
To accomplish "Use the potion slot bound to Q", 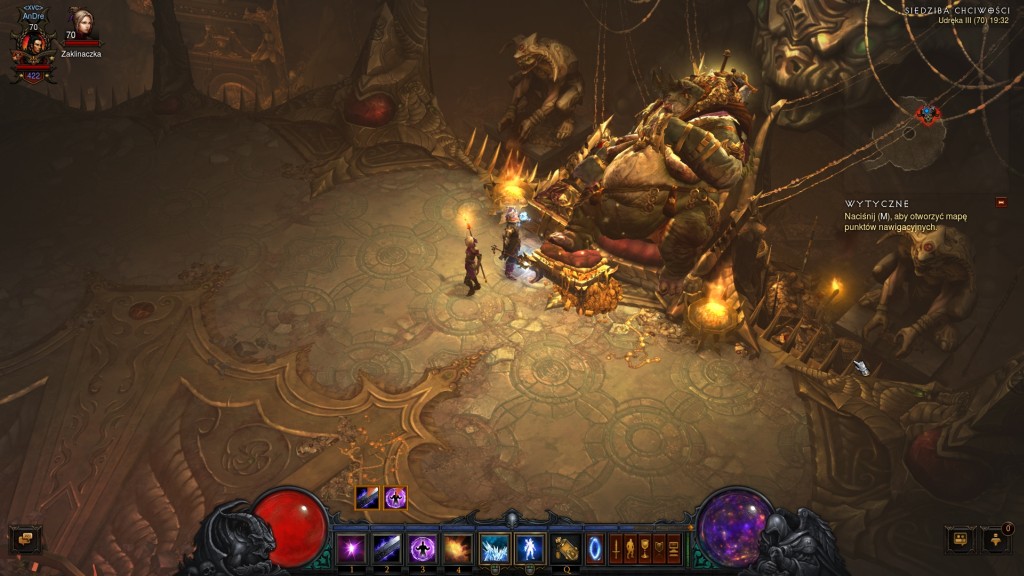I will 567,548.
